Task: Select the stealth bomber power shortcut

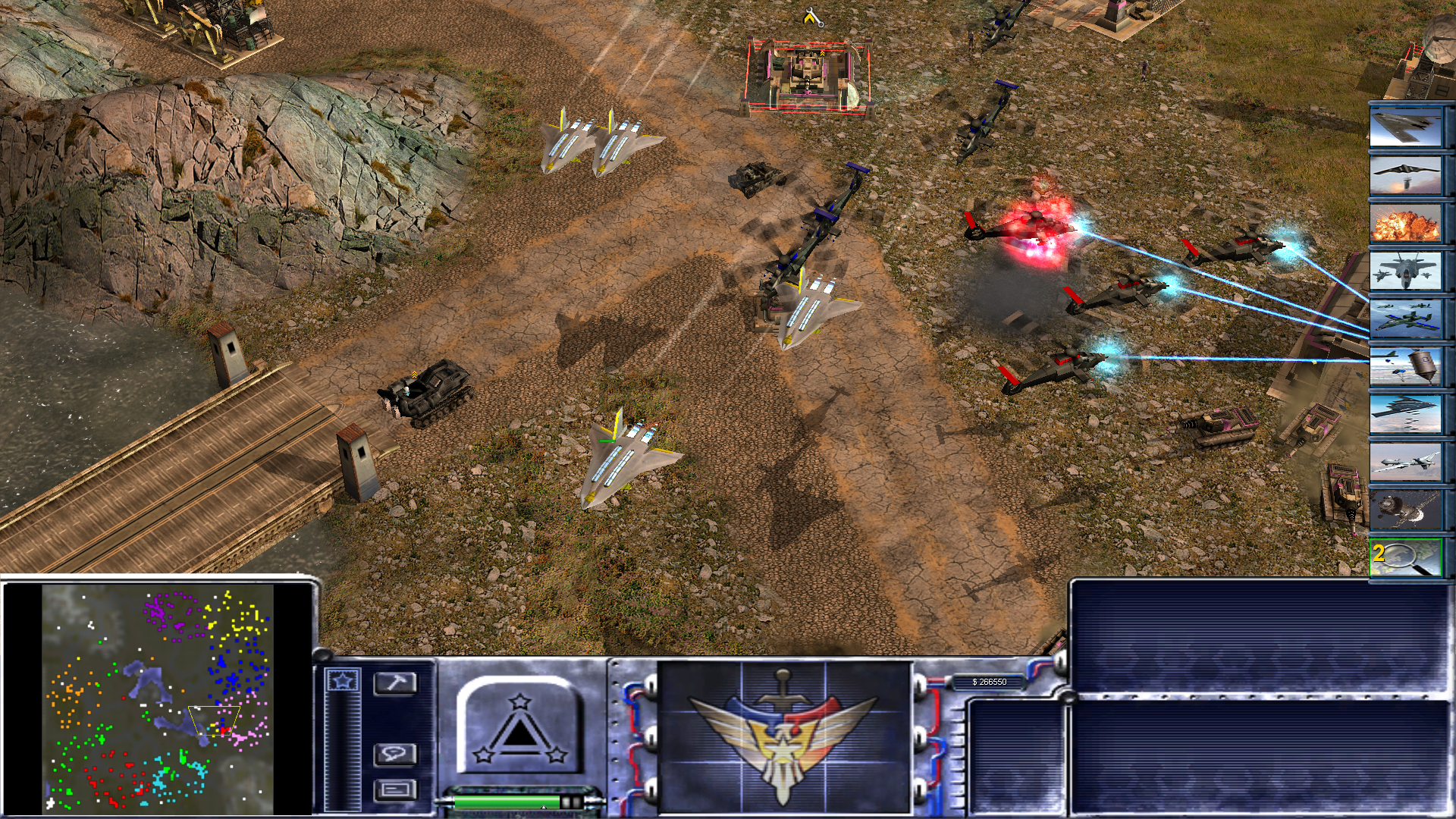Action: [x=1405, y=127]
